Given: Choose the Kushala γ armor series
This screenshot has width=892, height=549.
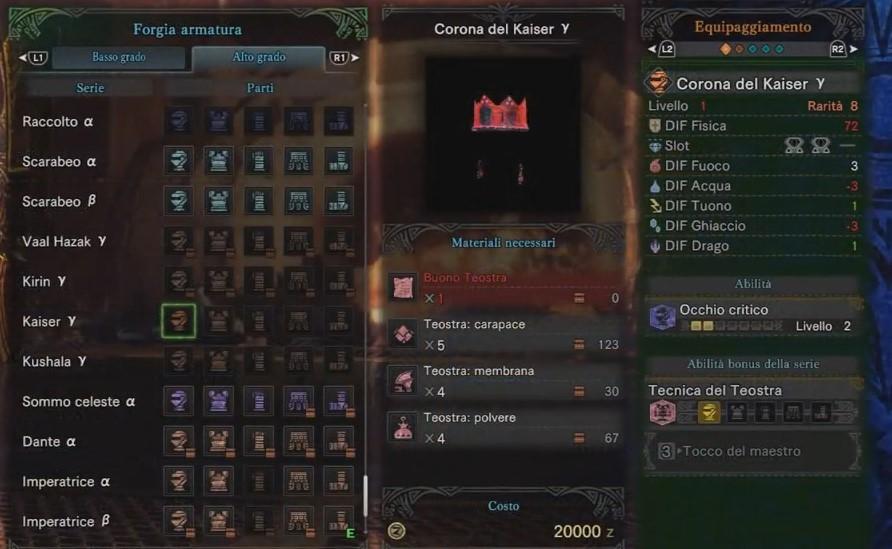Looking at the screenshot, I should [x=54, y=362].
